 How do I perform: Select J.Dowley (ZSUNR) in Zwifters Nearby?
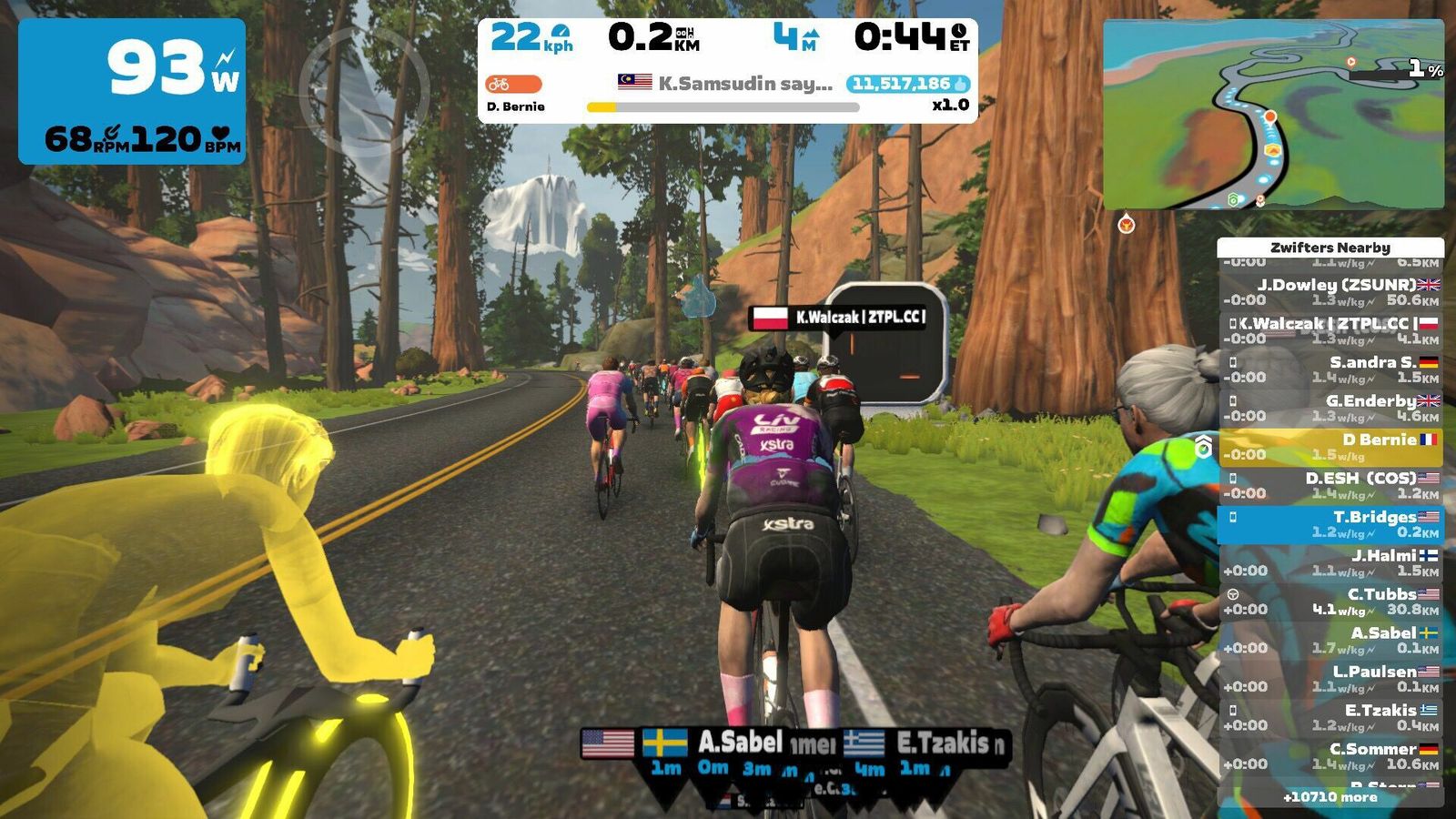coord(1330,292)
